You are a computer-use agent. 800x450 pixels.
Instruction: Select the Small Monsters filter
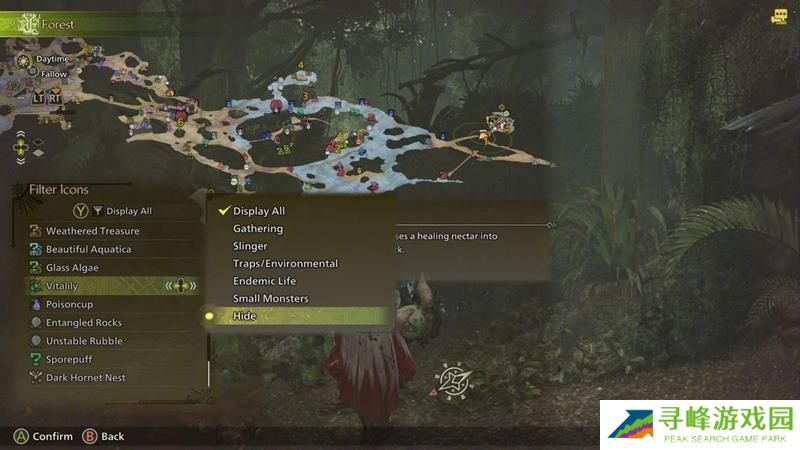pyautogui.click(x=270, y=299)
